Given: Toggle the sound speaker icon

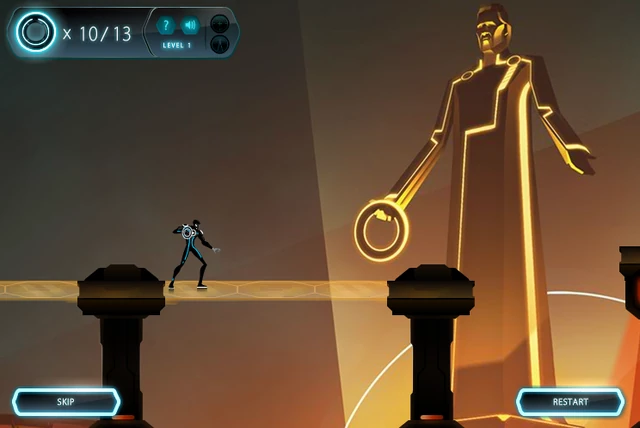Looking at the screenshot, I should pyautogui.click(x=189, y=26).
